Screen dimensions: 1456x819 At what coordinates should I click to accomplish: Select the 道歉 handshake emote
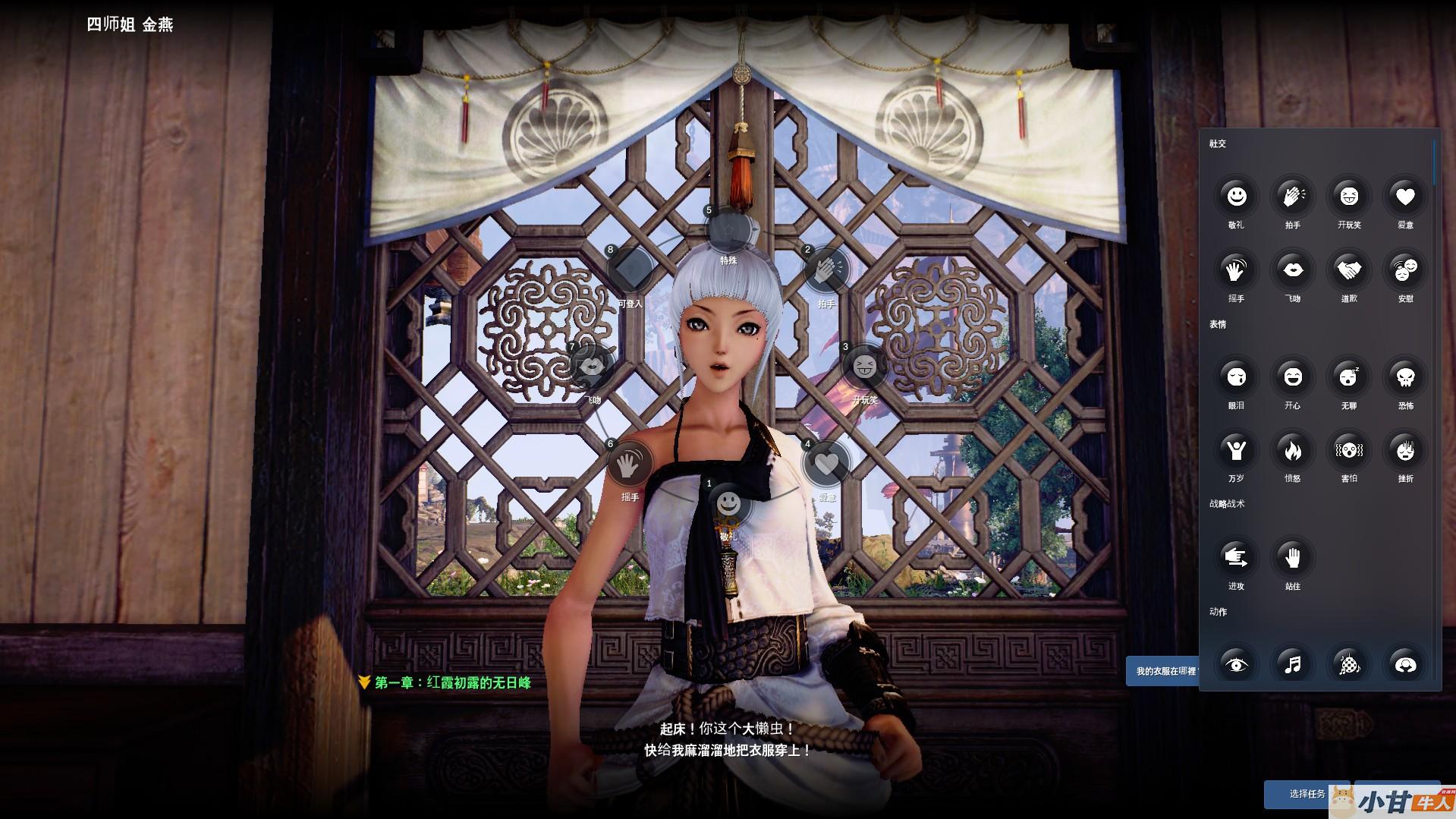pos(1348,269)
